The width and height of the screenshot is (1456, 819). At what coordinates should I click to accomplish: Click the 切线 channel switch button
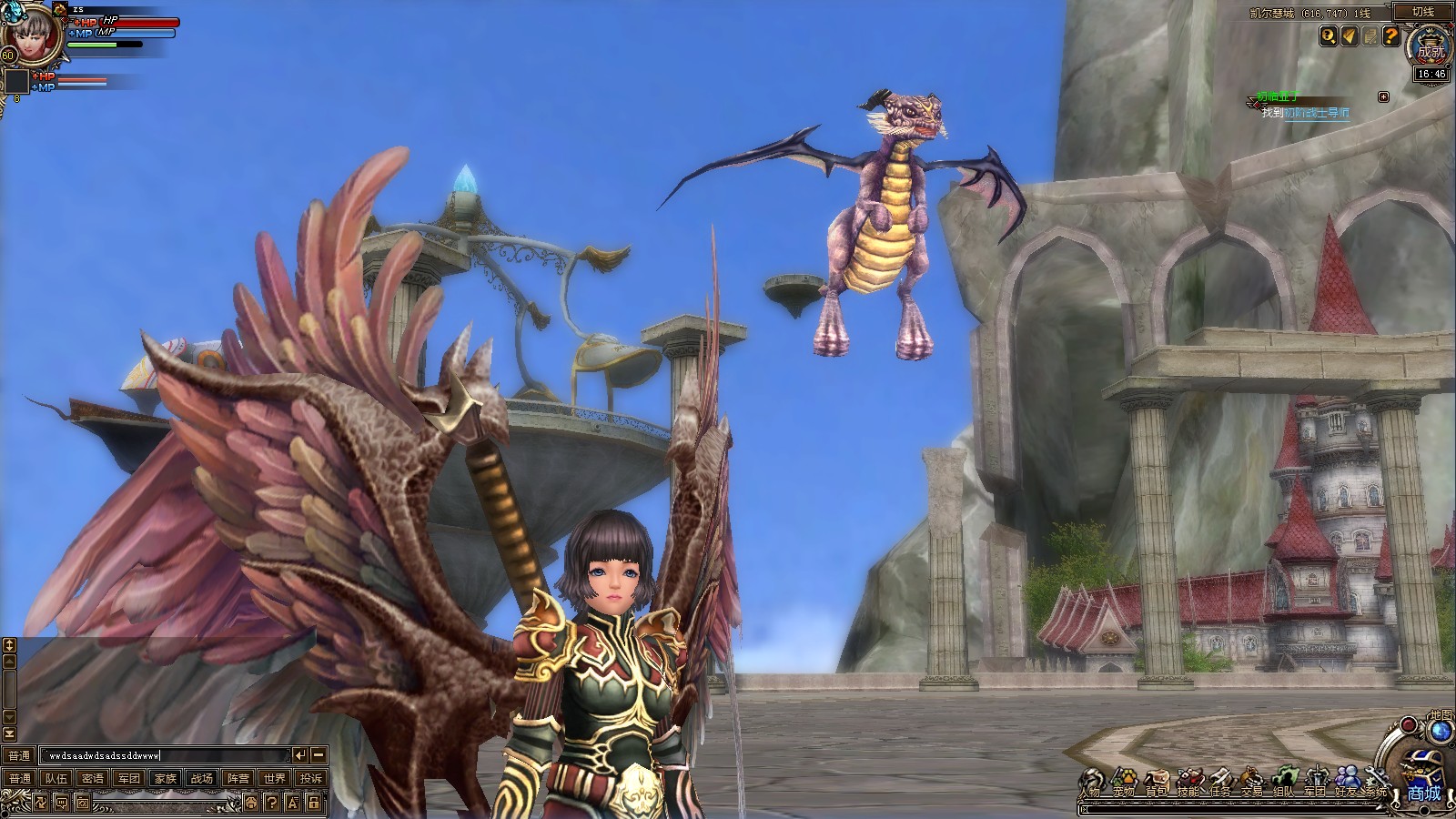[x=1422, y=12]
